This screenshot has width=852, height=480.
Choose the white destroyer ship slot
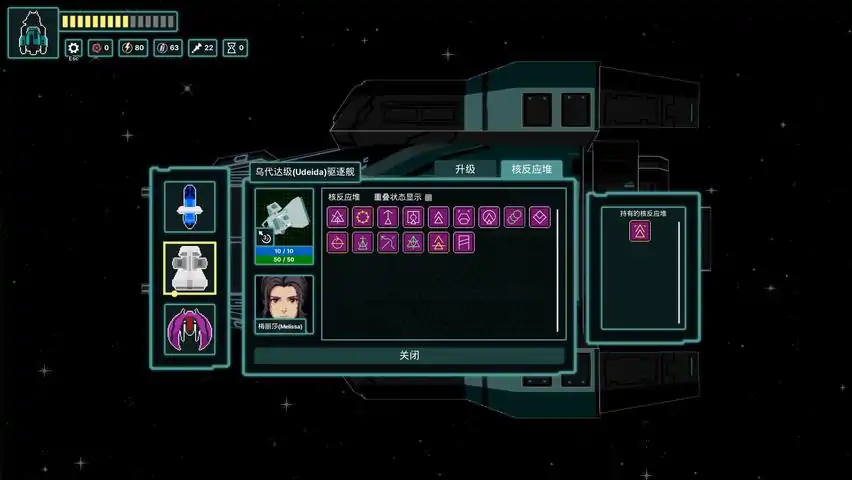pyautogui.click(x=190, y=269)
